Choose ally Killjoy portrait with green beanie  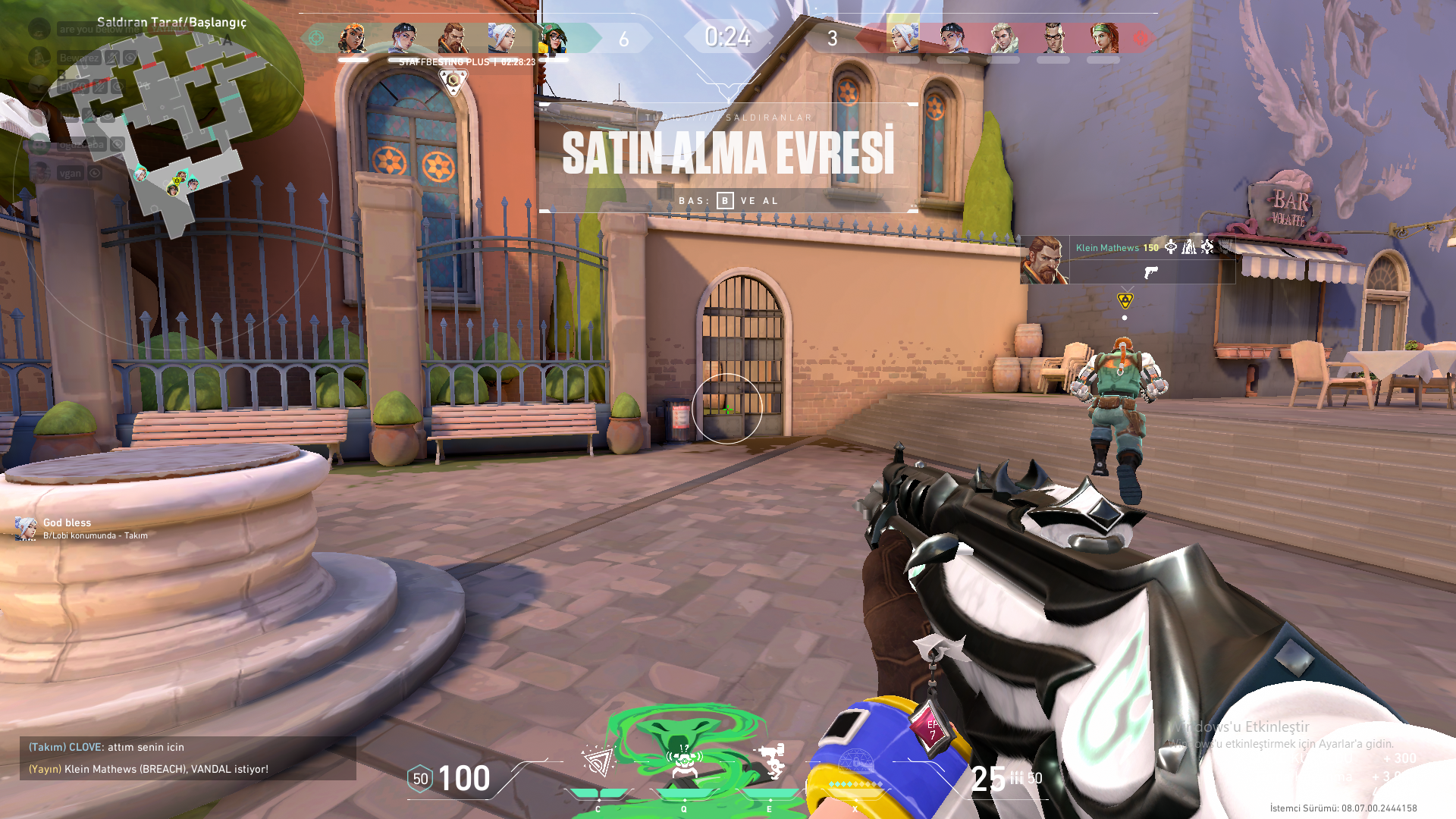(x=553, y=38)
